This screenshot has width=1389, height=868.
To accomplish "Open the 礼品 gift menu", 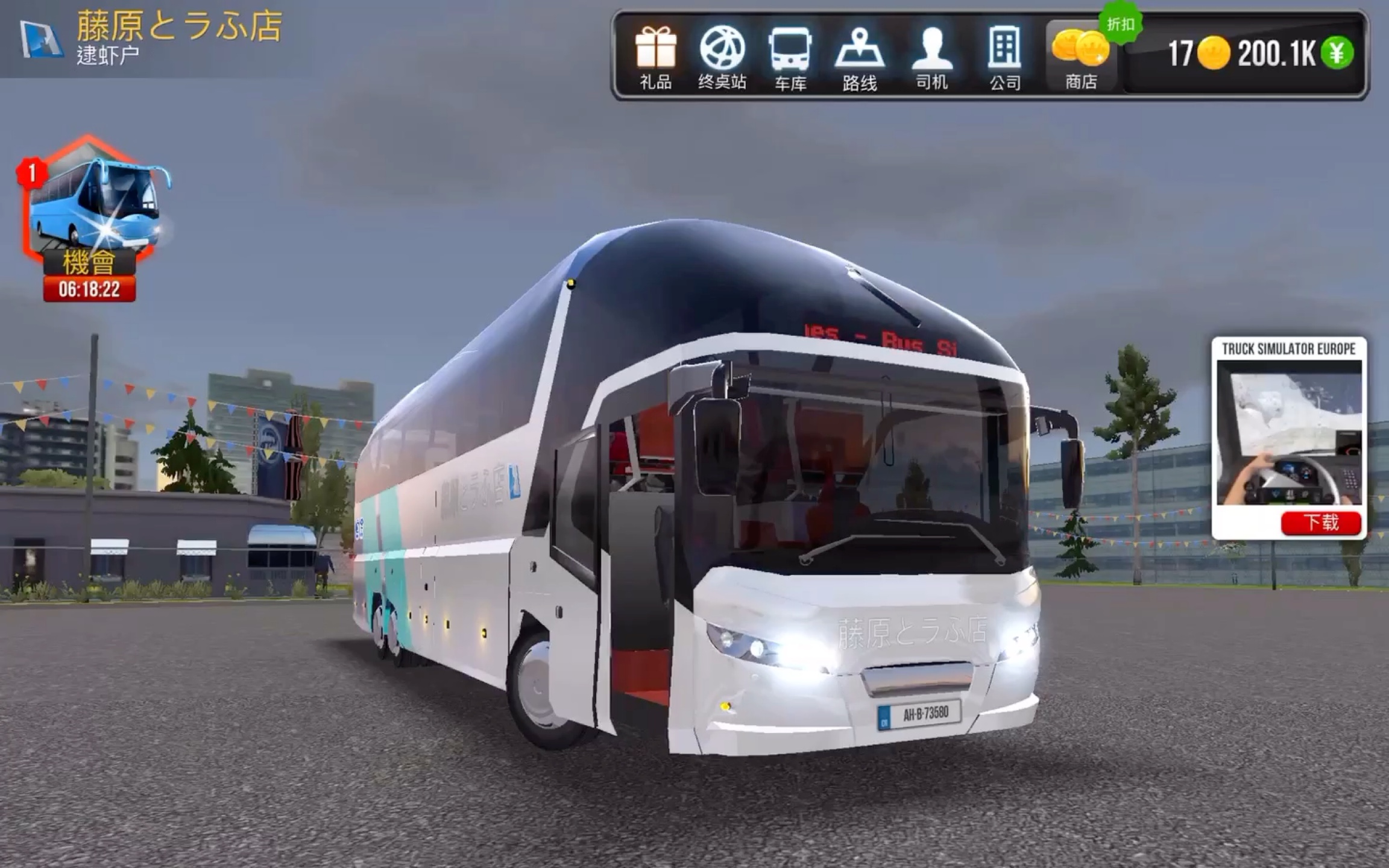I will [655, 57].
